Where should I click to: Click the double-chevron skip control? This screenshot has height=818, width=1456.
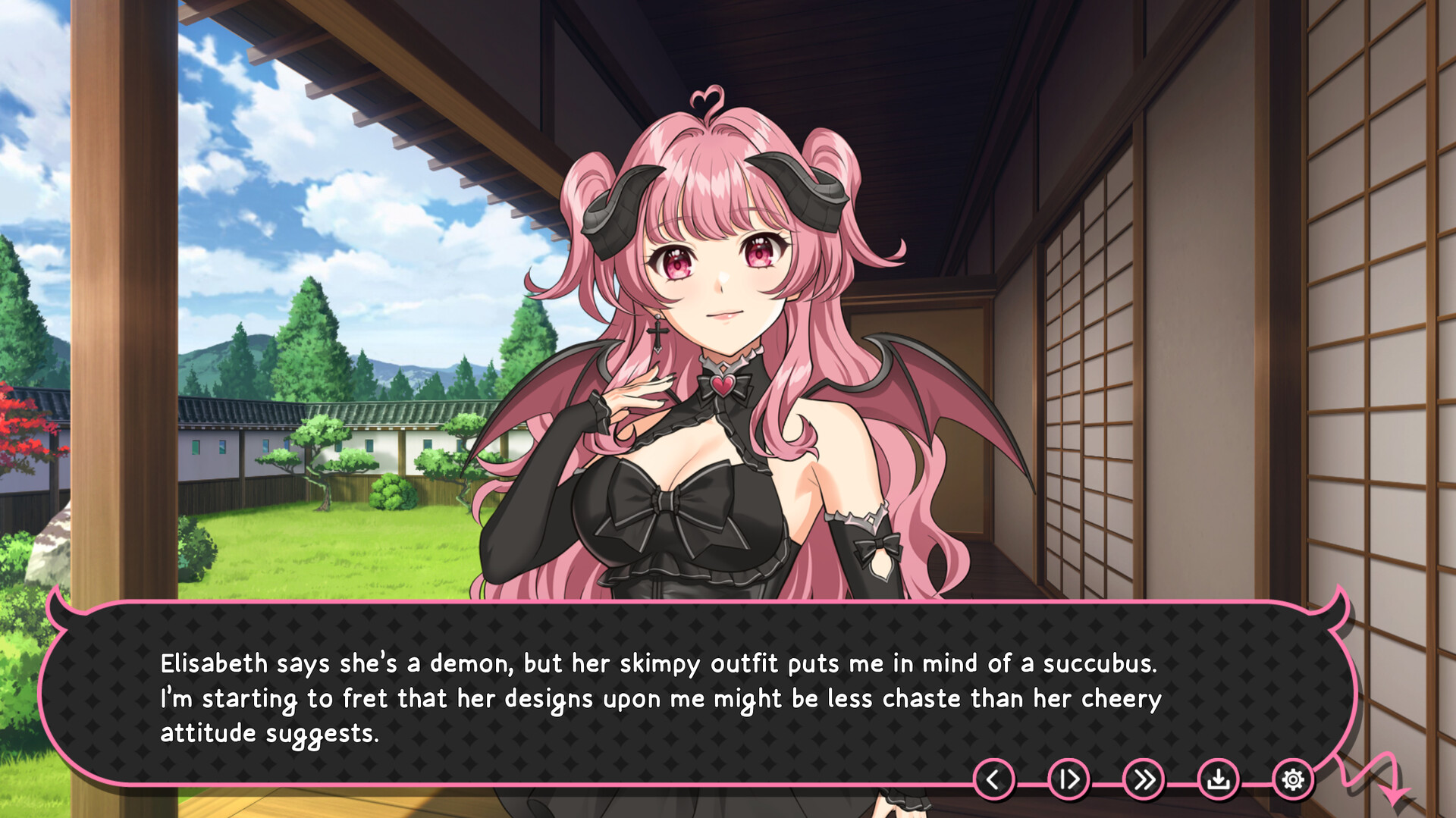pos(1144,779)
